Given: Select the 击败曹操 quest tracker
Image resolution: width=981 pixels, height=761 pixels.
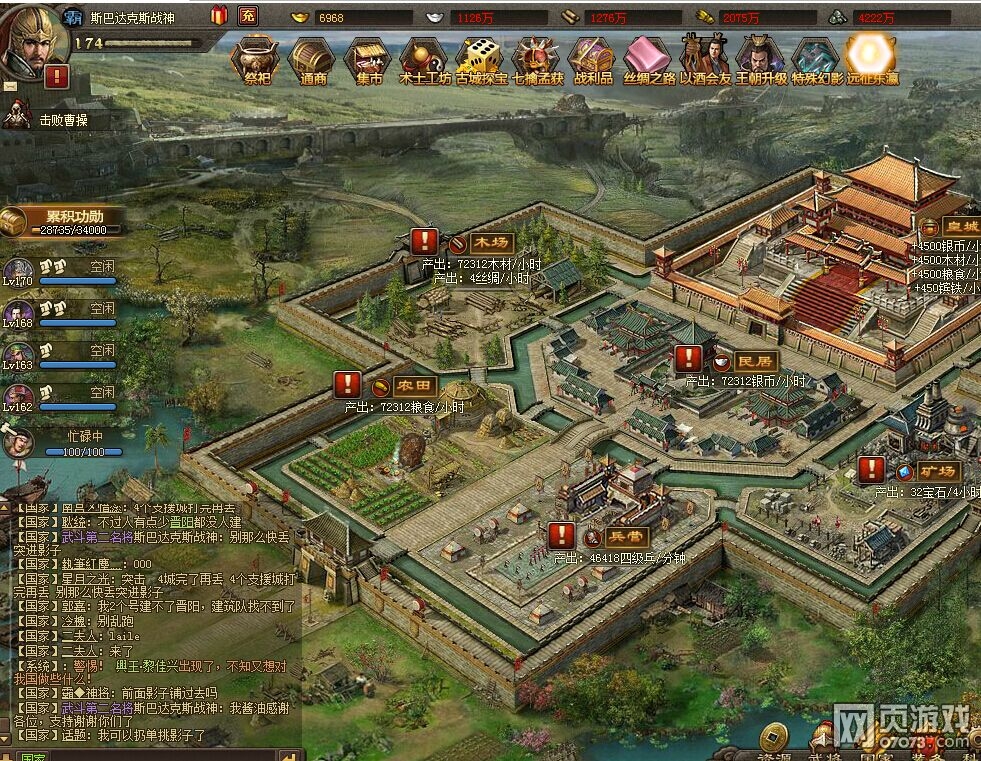Looking at the screenshot, I should coord(62,119).
